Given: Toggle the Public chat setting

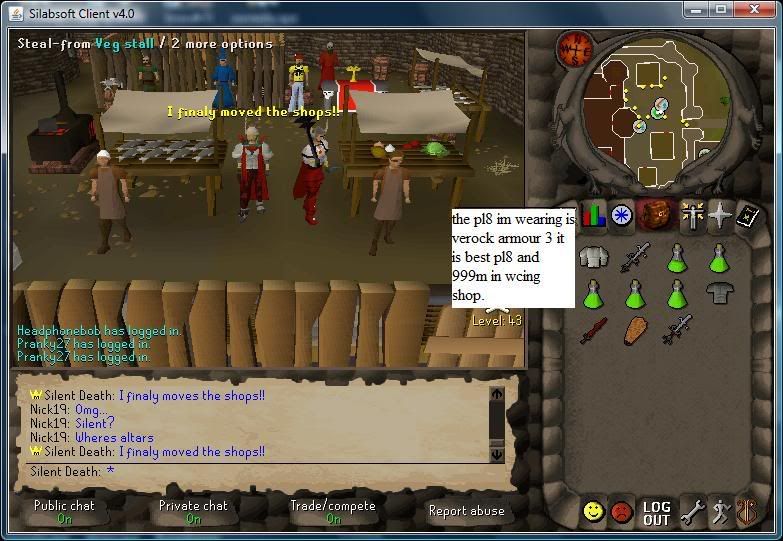Looking at the screenshot, I should [x=64, y=511].
